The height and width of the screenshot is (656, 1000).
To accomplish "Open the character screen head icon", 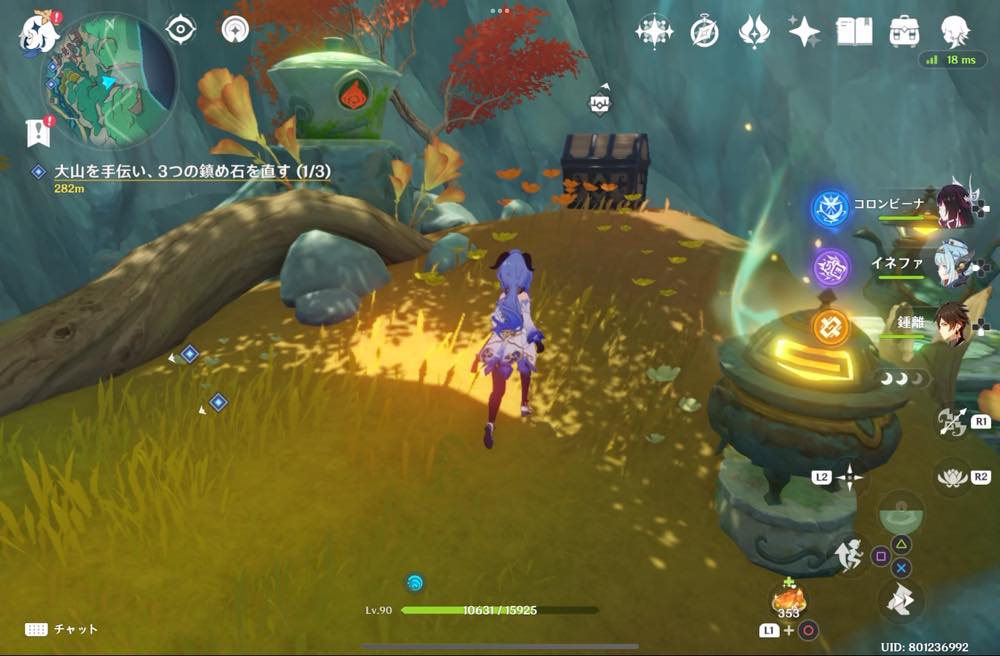I will [955, 31].
